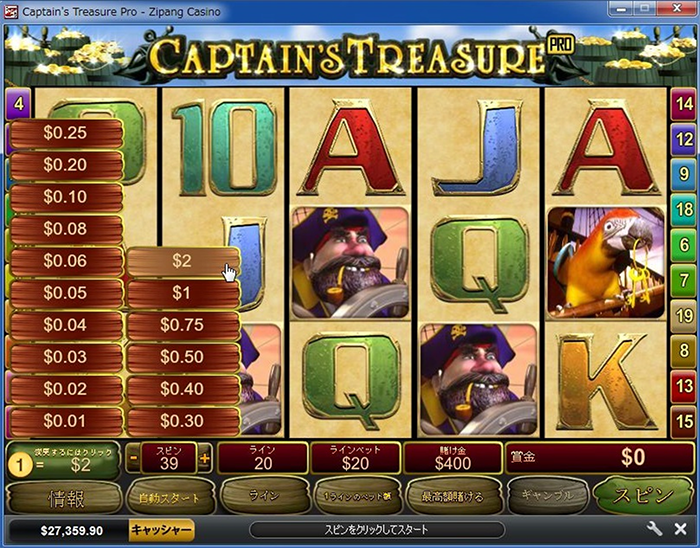Select payline number 14
700x548 pixels.
pyautogui.click(x=684, y=103)
